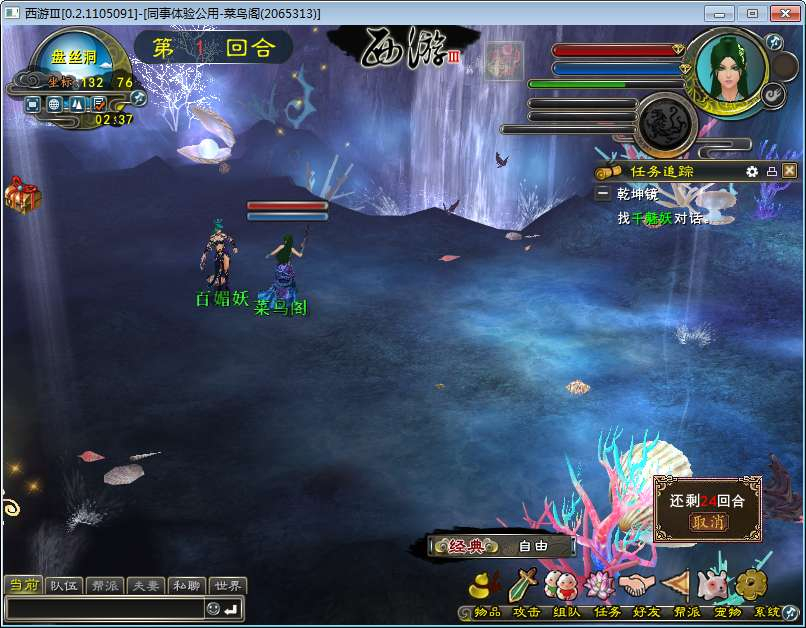Open the 帮派 guild flag icon
The height and width of the screenshot is (628, 806).
(676, 585)
